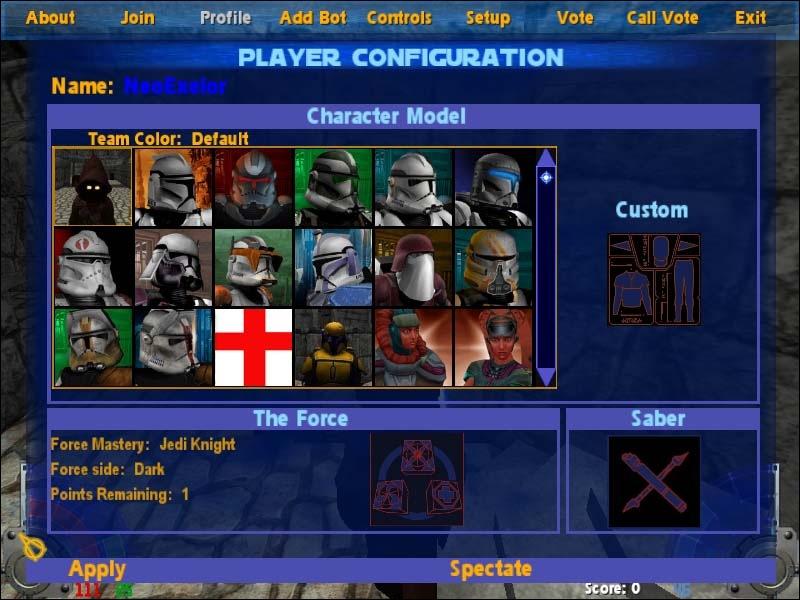
Task: Open the Force powers configuration icon
Action: point(416,480)
